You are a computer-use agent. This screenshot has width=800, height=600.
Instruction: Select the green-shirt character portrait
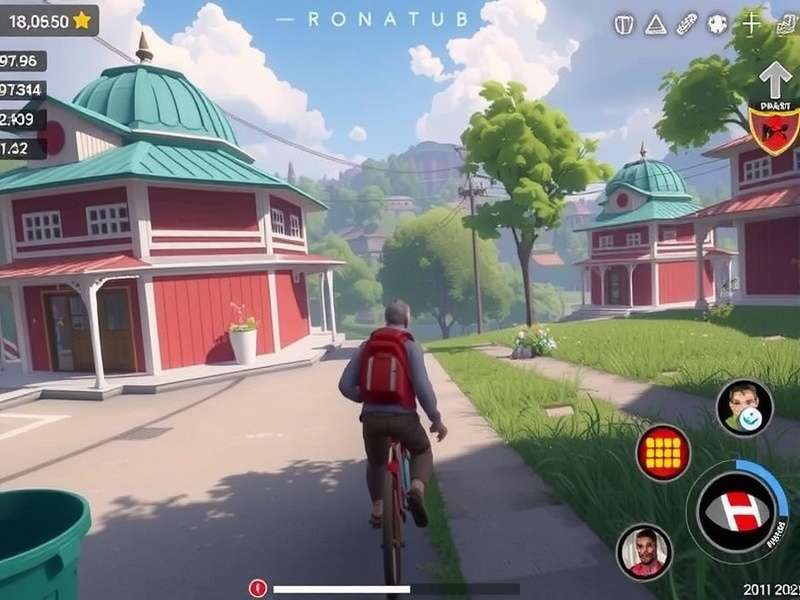744,407
